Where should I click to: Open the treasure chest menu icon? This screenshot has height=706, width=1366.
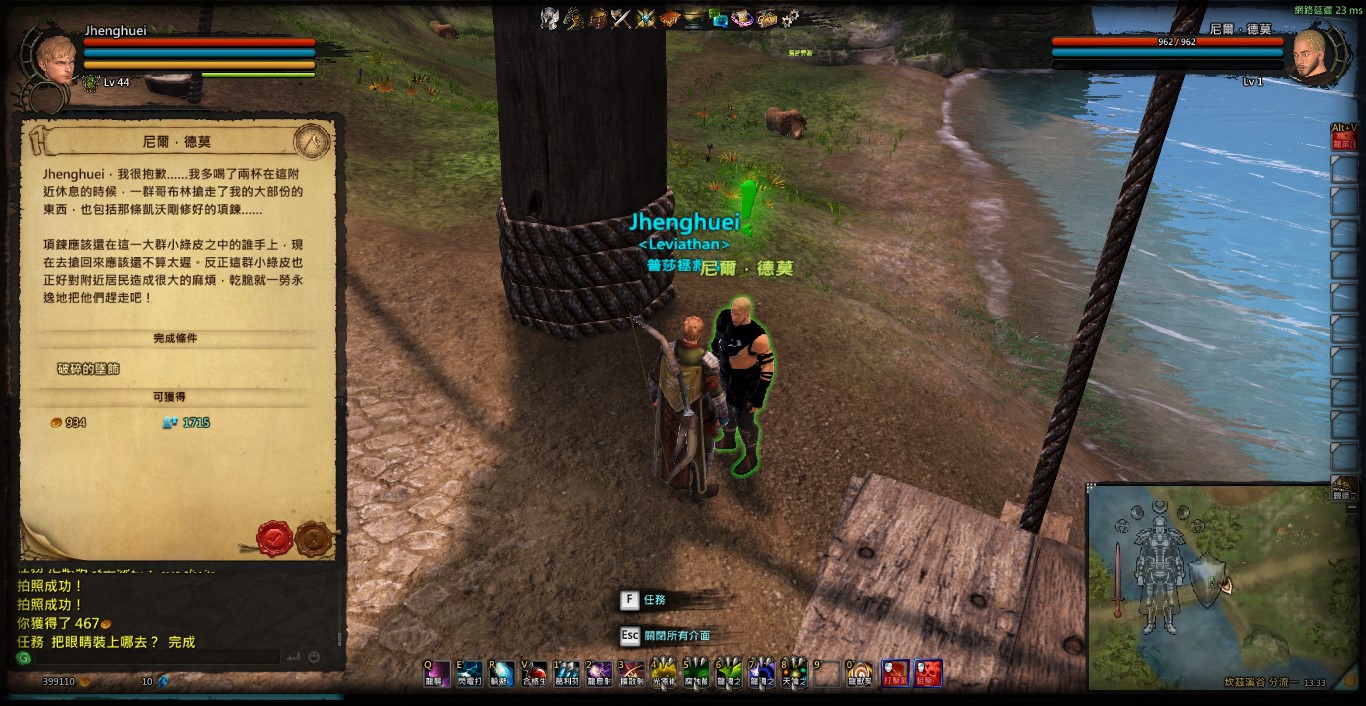pos(766,17)
